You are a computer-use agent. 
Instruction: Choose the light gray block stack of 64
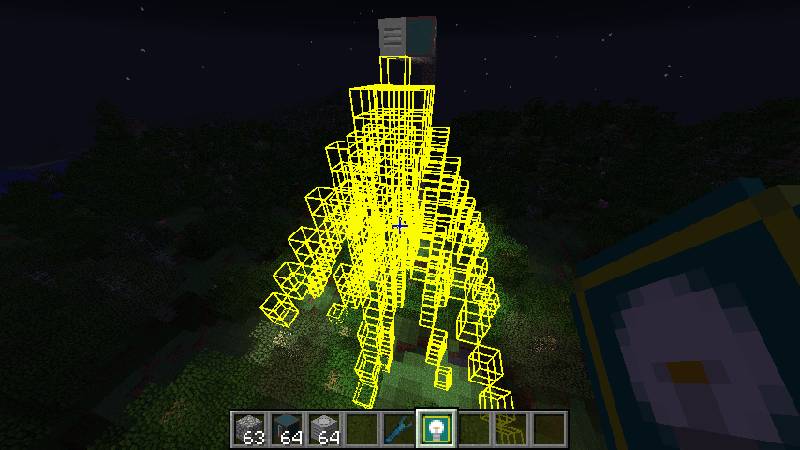[325, 428]
